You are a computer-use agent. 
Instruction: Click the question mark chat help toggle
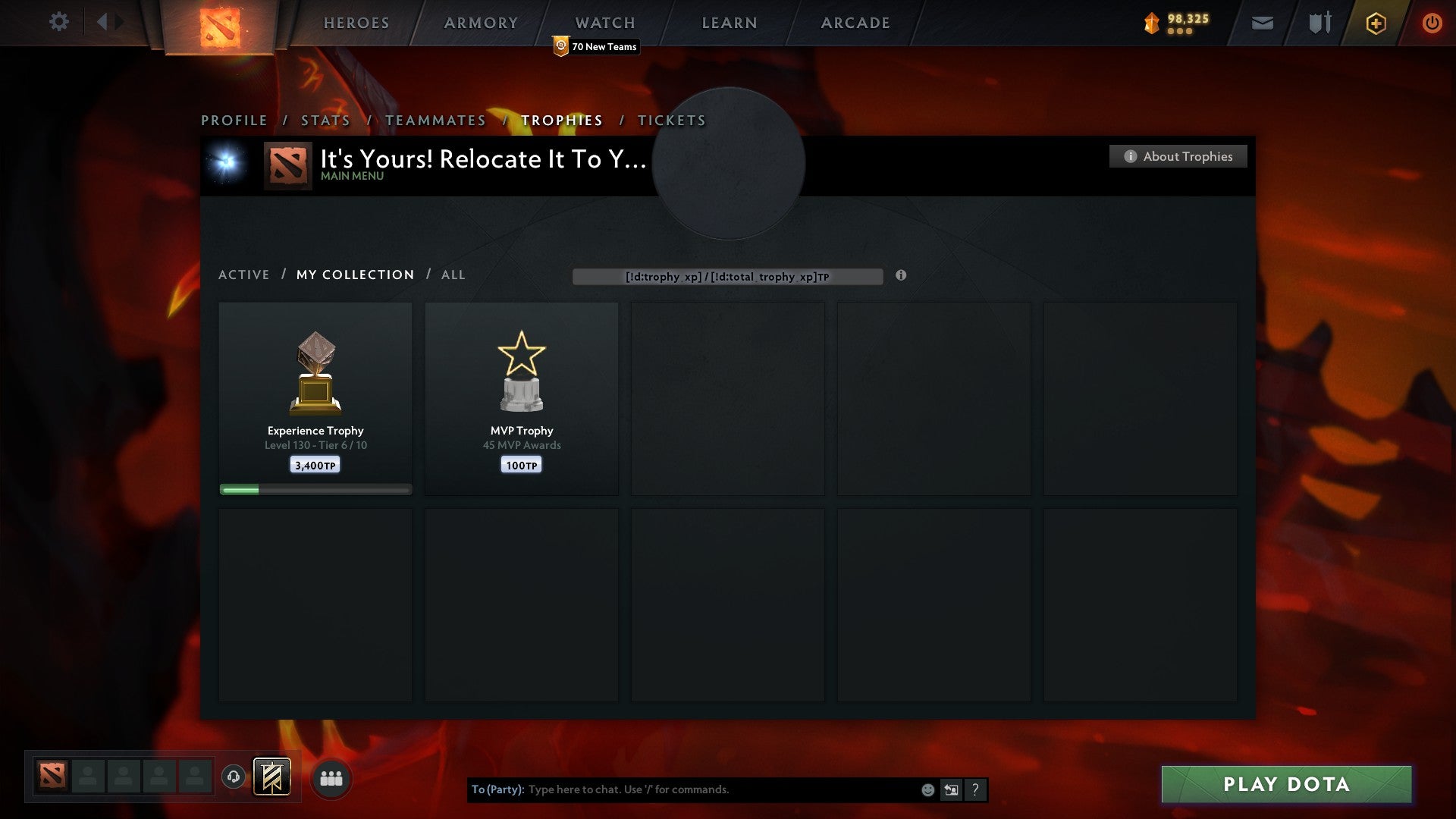(975, 789)
